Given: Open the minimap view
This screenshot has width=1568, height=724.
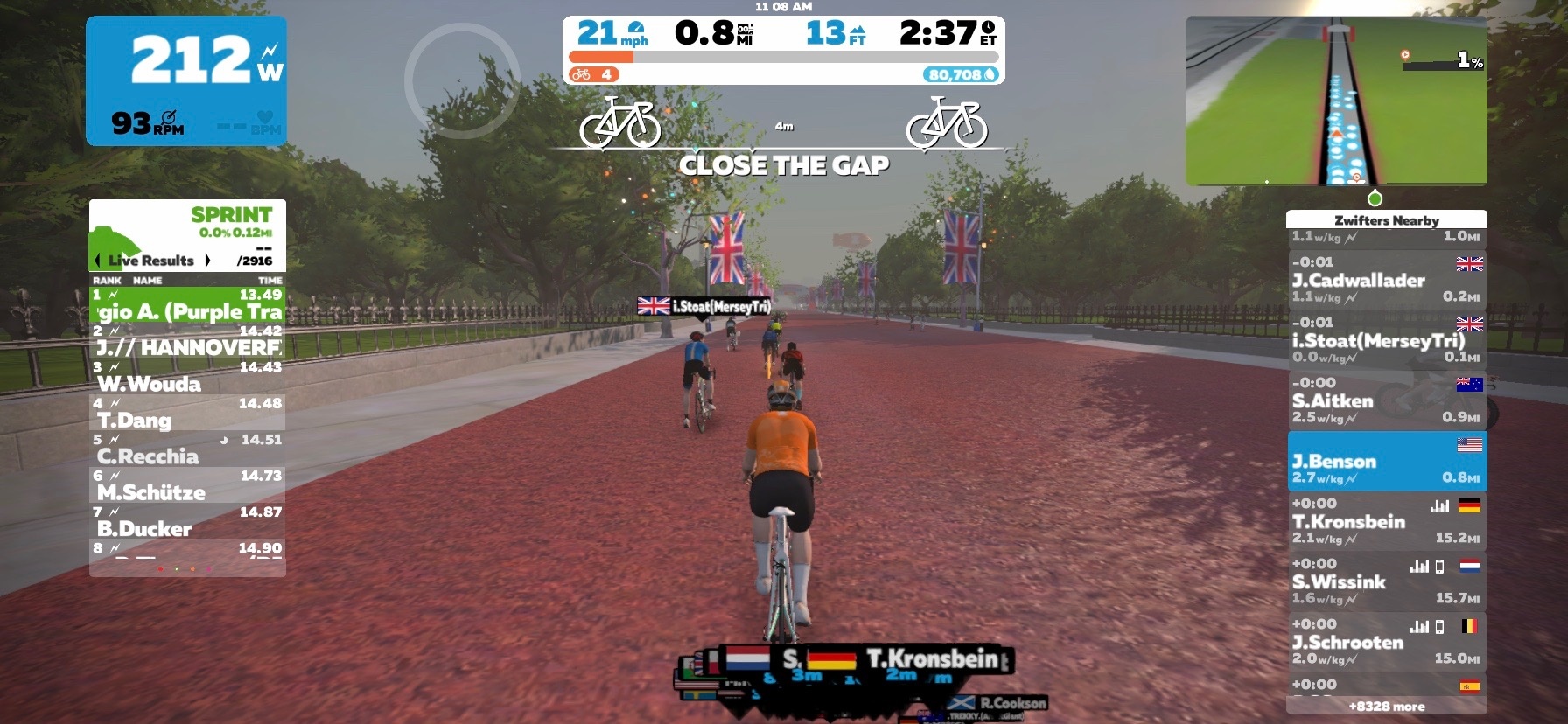Looking at the screenshot, I should pyautogui.click(x=1335, y=101).
